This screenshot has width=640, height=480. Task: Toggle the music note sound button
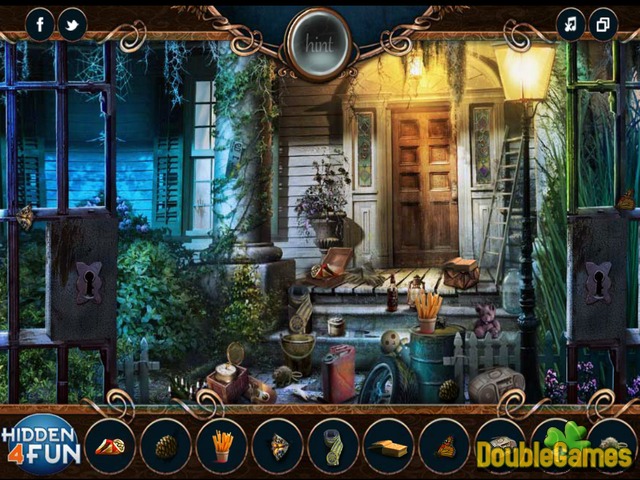tap(571, 24)
